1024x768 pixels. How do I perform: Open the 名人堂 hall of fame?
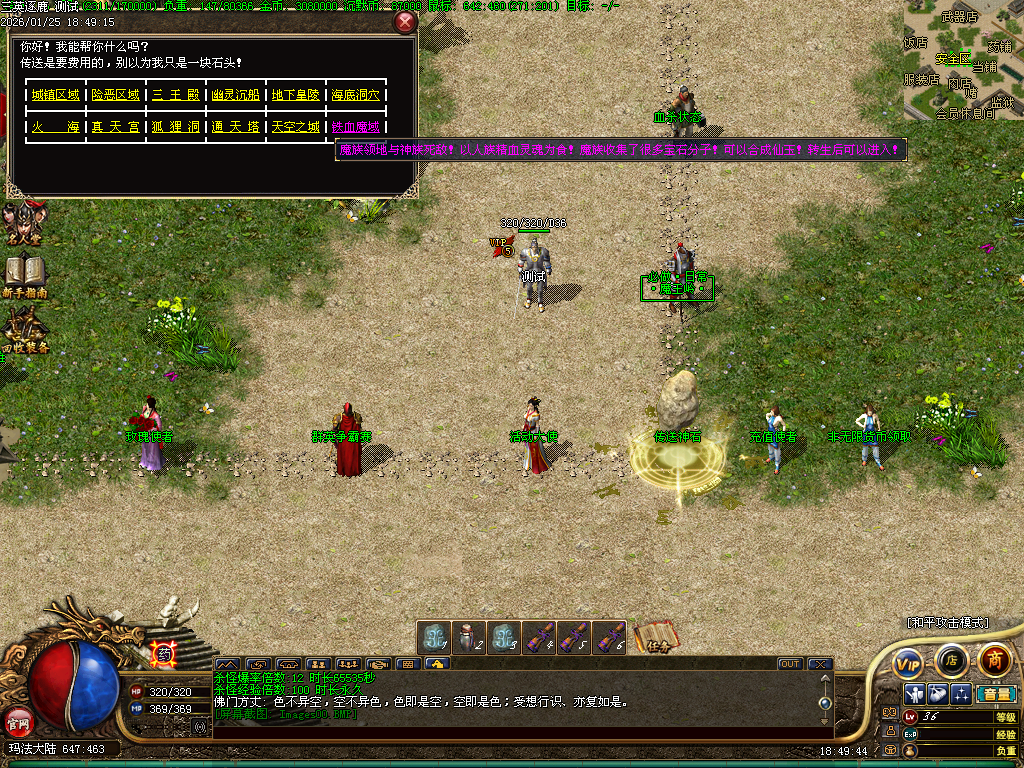22,226
